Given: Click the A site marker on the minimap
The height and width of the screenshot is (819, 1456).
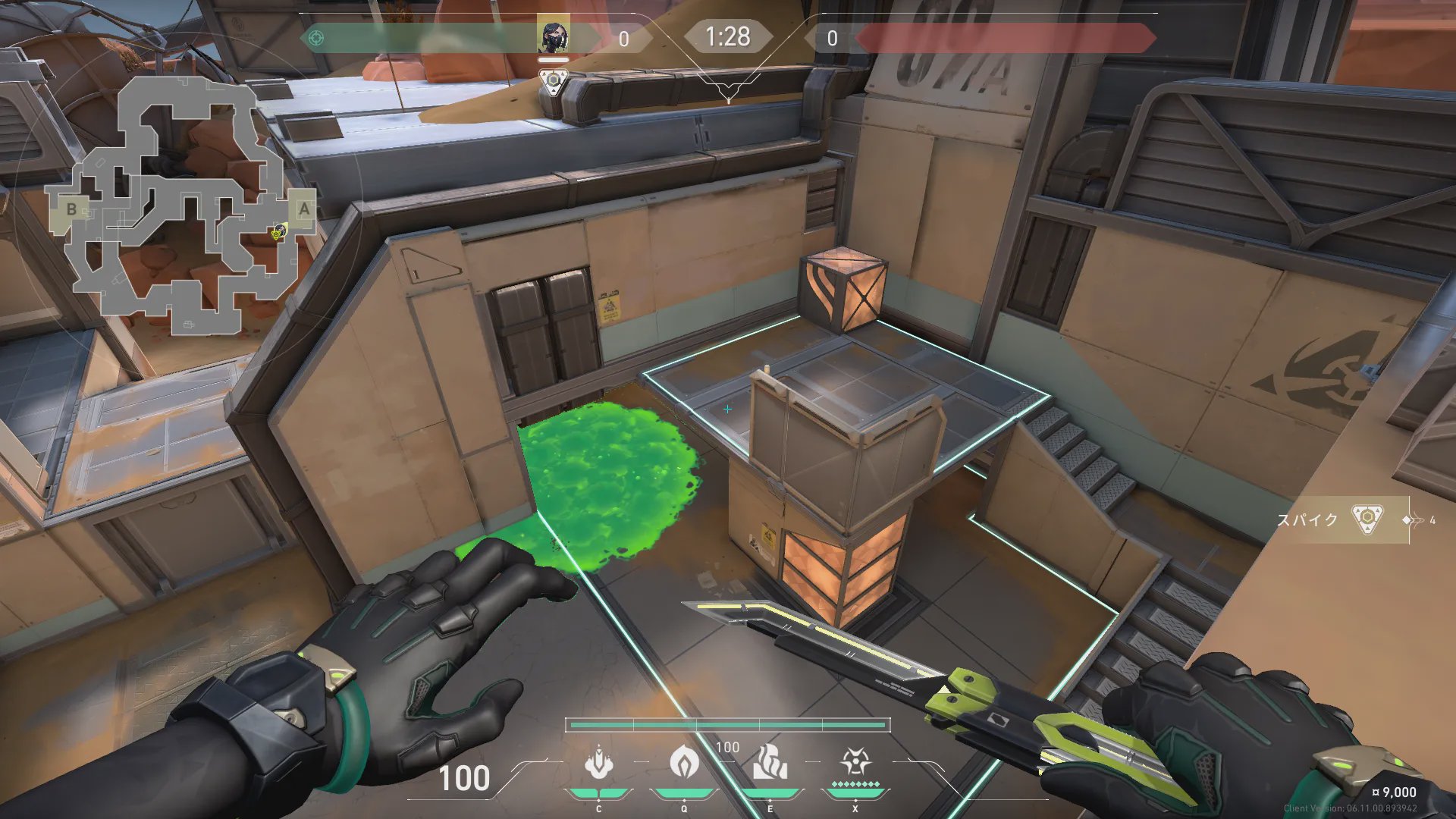Looking at the screenshot, I should 304,209.
